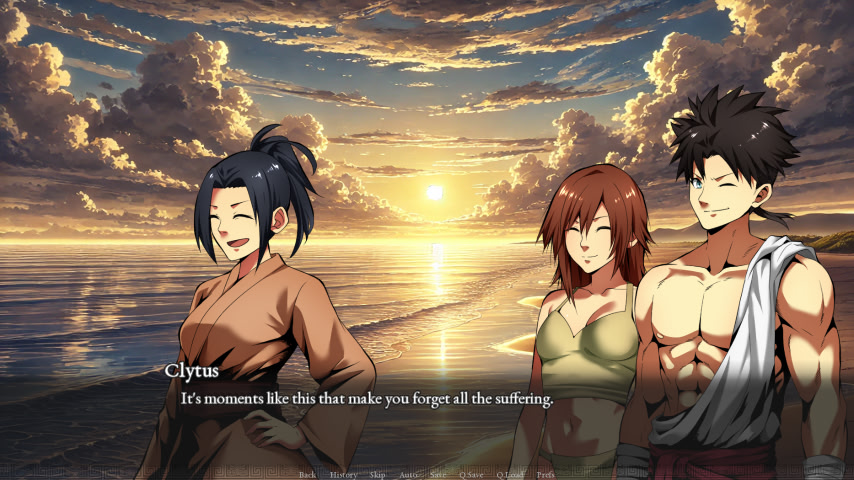Open the Prefs menu

[546, 474]
